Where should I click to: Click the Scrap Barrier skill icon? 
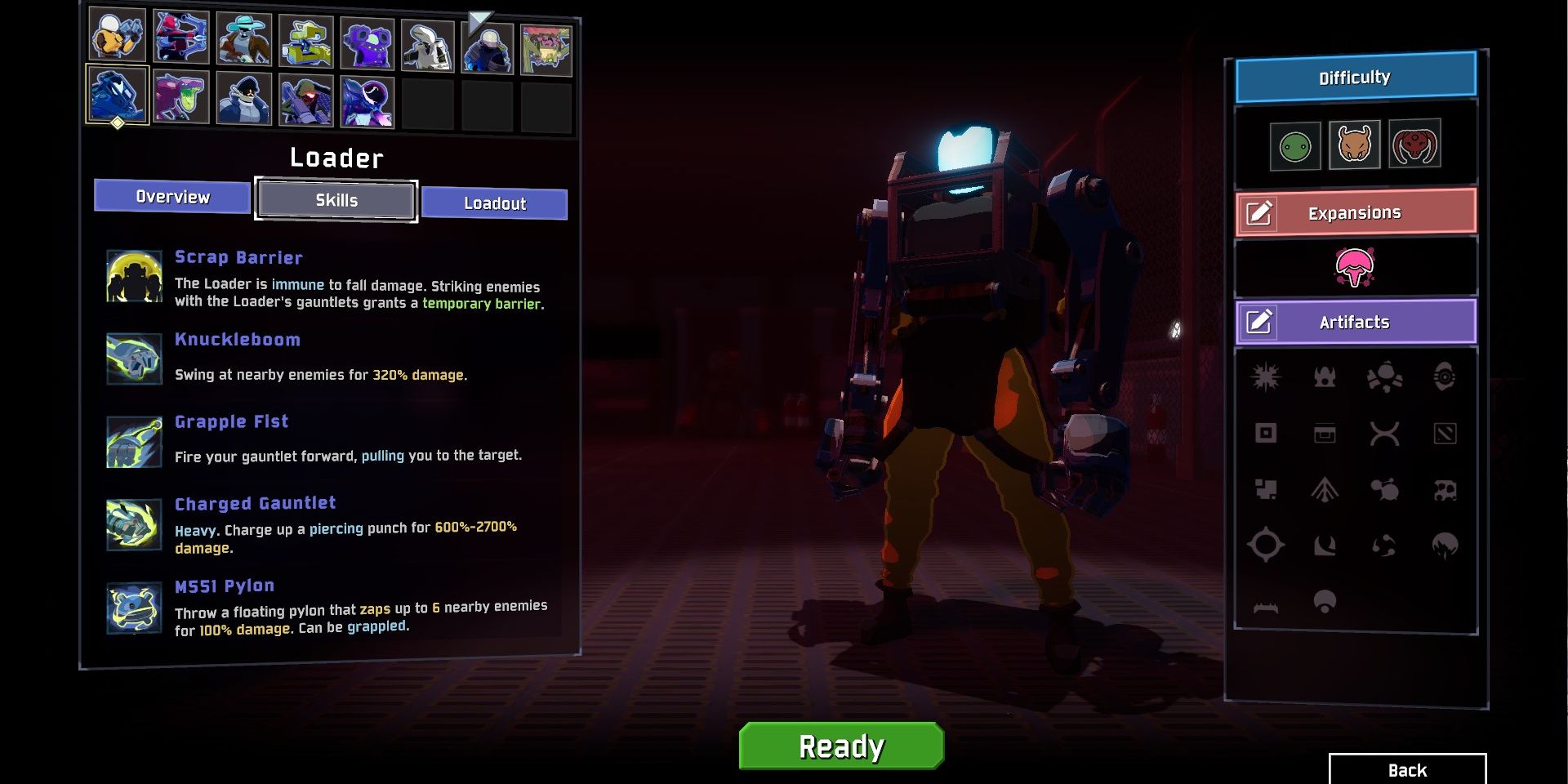click(x=134, y=276)
